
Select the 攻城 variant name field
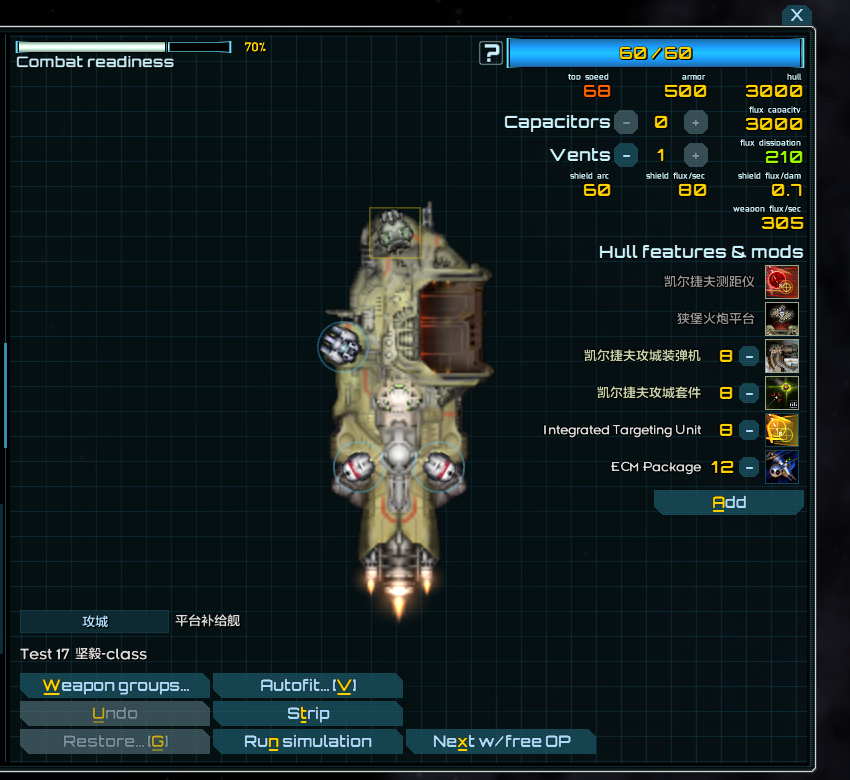point(95,621)
